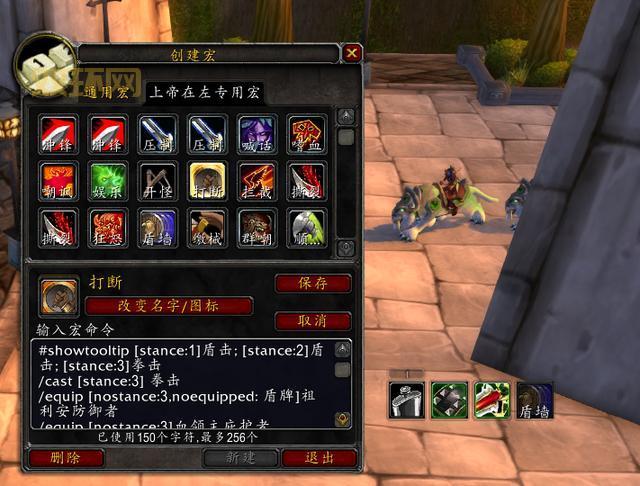Select the 狂怒 macro icon
640x486 pixels.
click(x=108, y=227)
